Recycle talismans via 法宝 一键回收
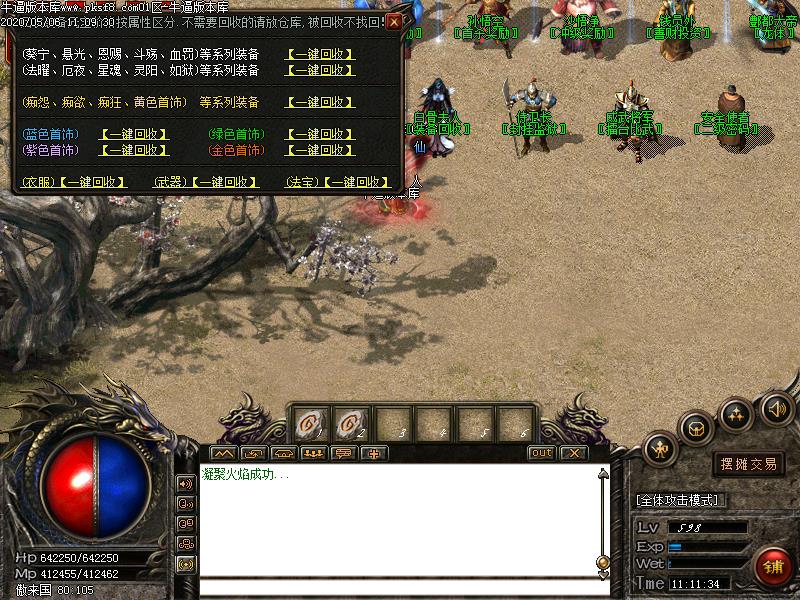 click(x=355, y=182)
